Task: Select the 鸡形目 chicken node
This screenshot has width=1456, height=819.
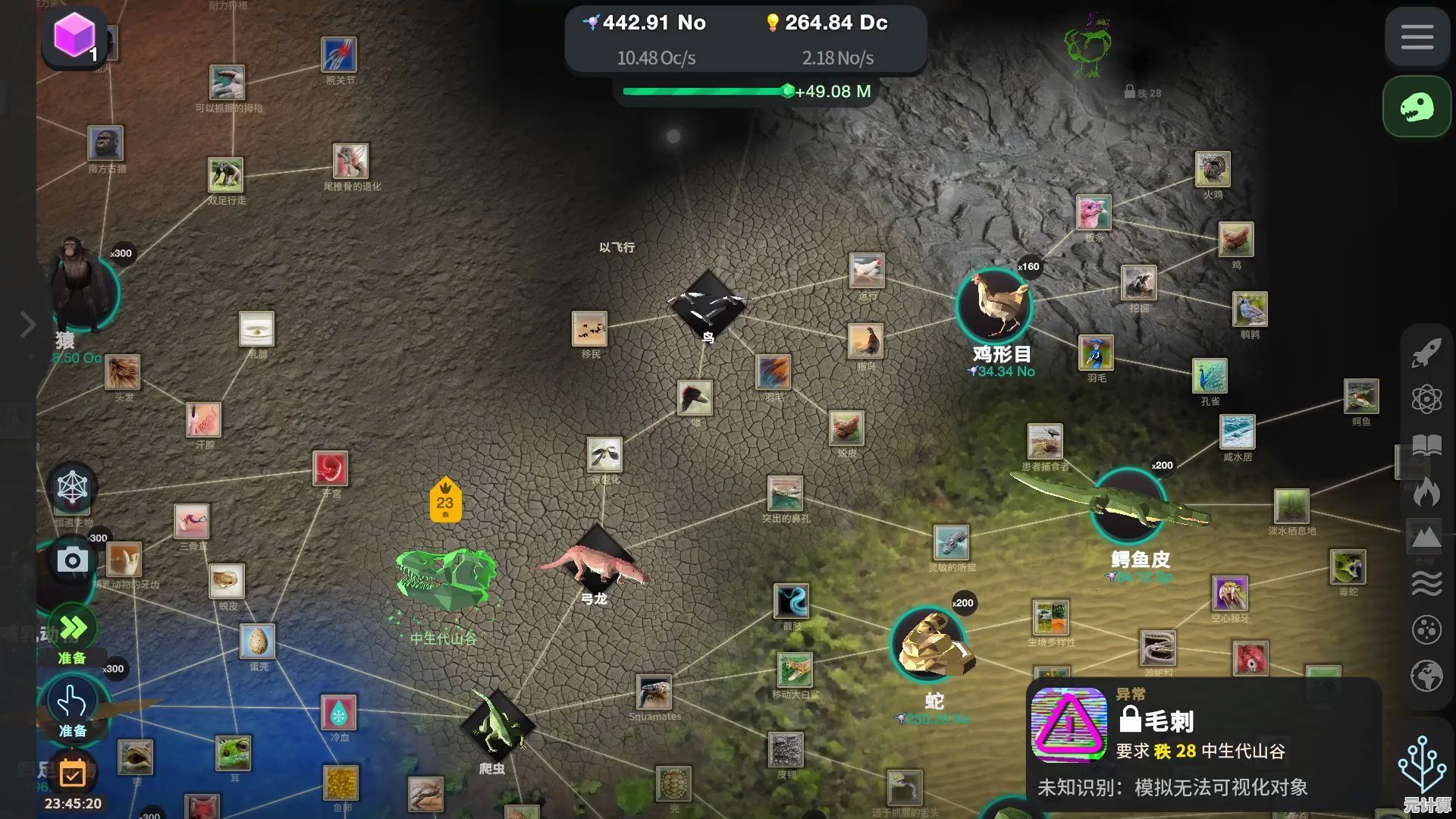Action: pos(994,304)
